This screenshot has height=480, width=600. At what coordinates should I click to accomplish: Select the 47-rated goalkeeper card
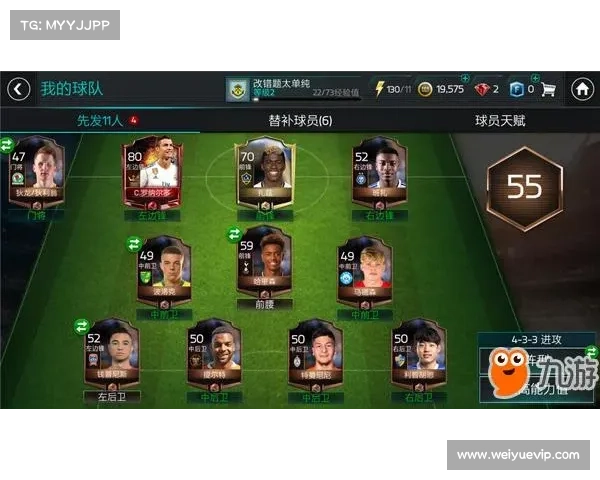coord(36,175)
